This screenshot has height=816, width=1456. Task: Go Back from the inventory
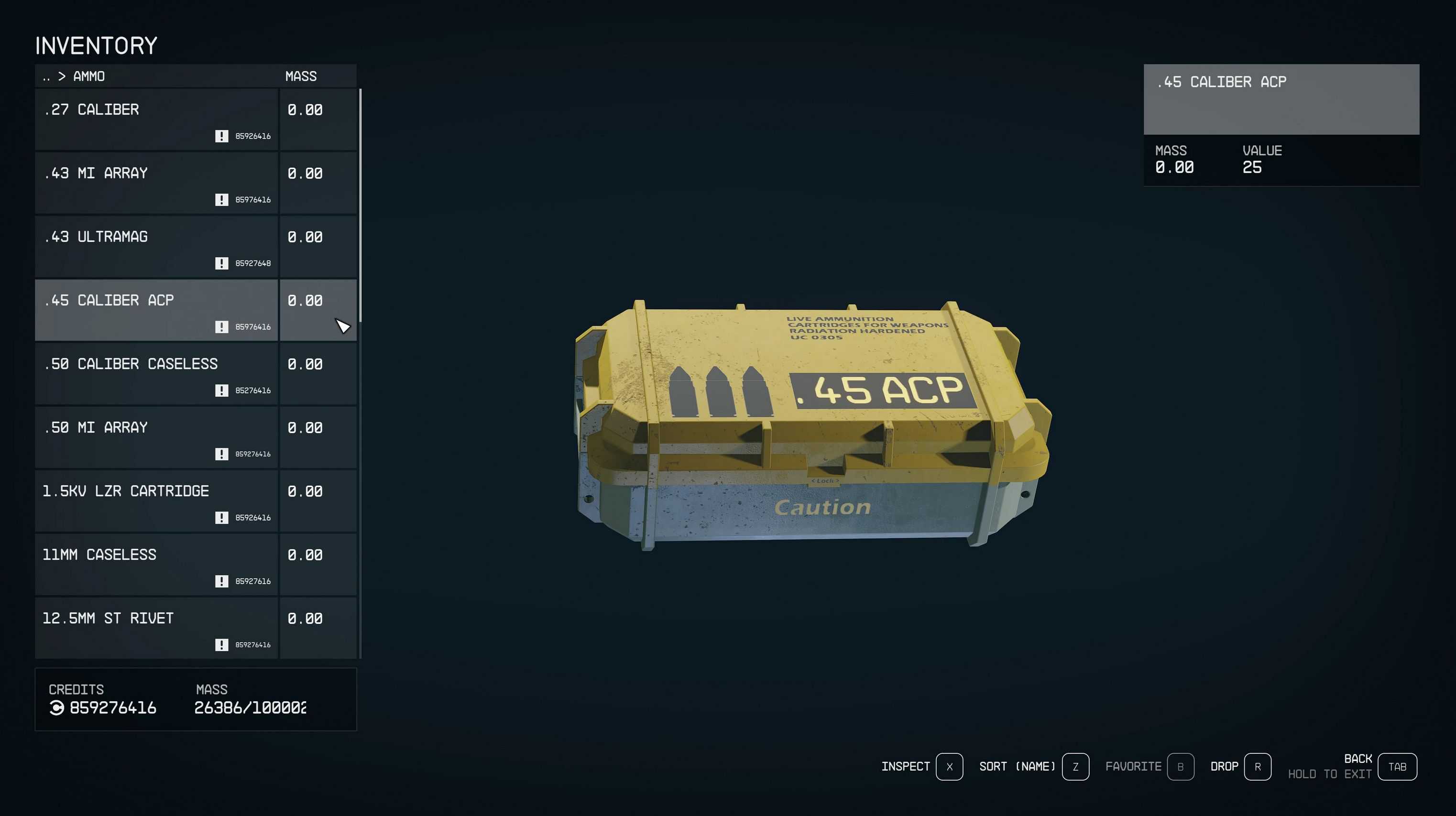(x=1397, y=767)
